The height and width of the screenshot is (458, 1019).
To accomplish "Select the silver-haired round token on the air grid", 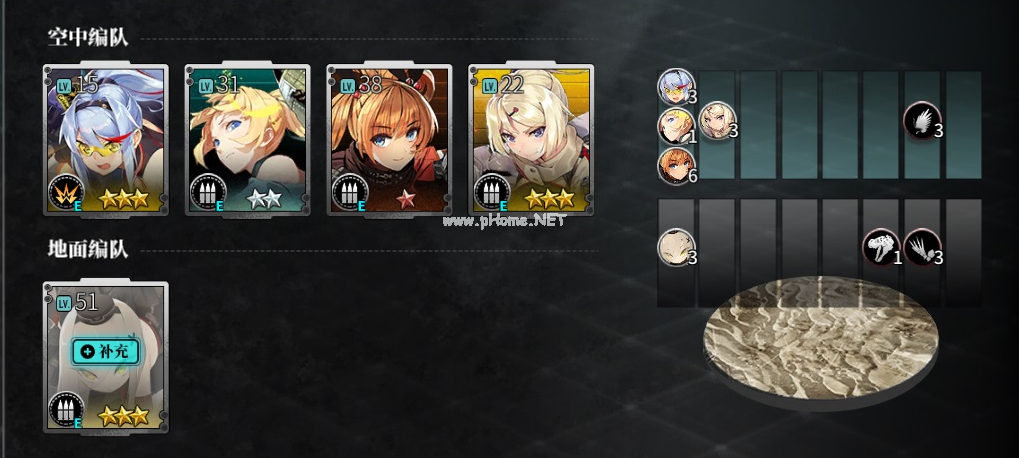I will pyautogui.click(x=674, y=86).
